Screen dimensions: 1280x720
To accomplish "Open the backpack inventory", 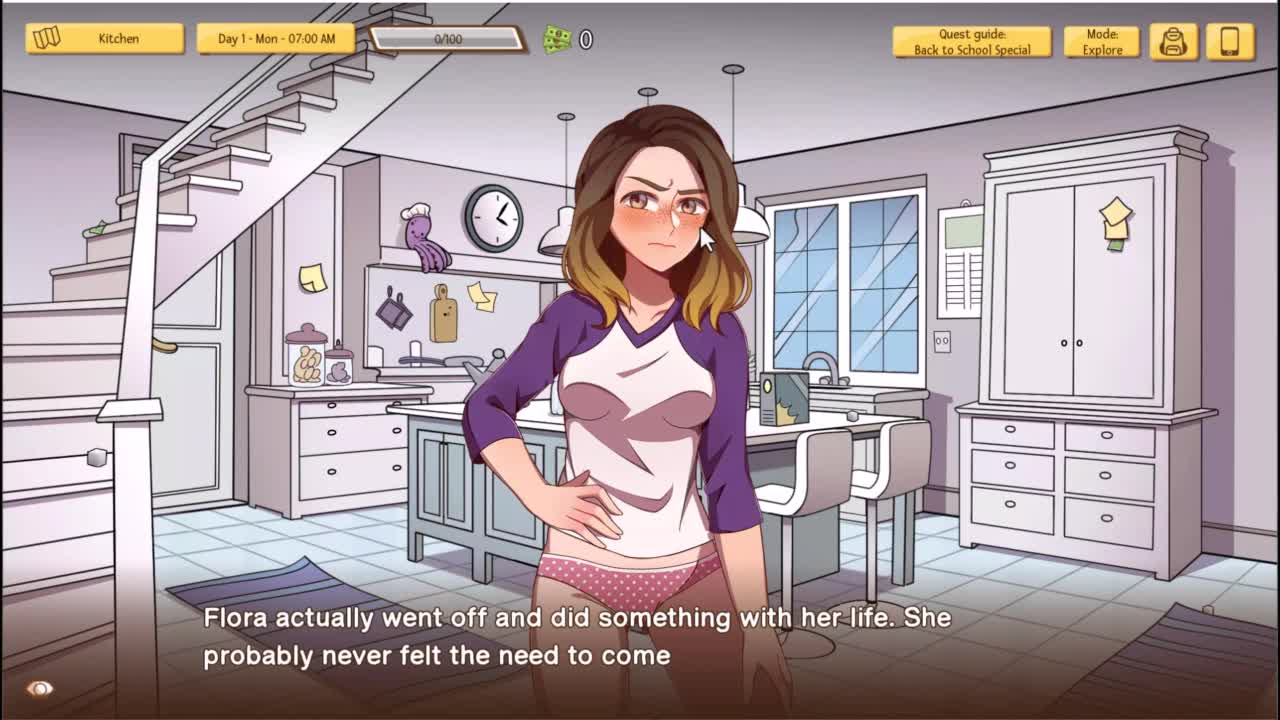I will [x=1173, y=42].
